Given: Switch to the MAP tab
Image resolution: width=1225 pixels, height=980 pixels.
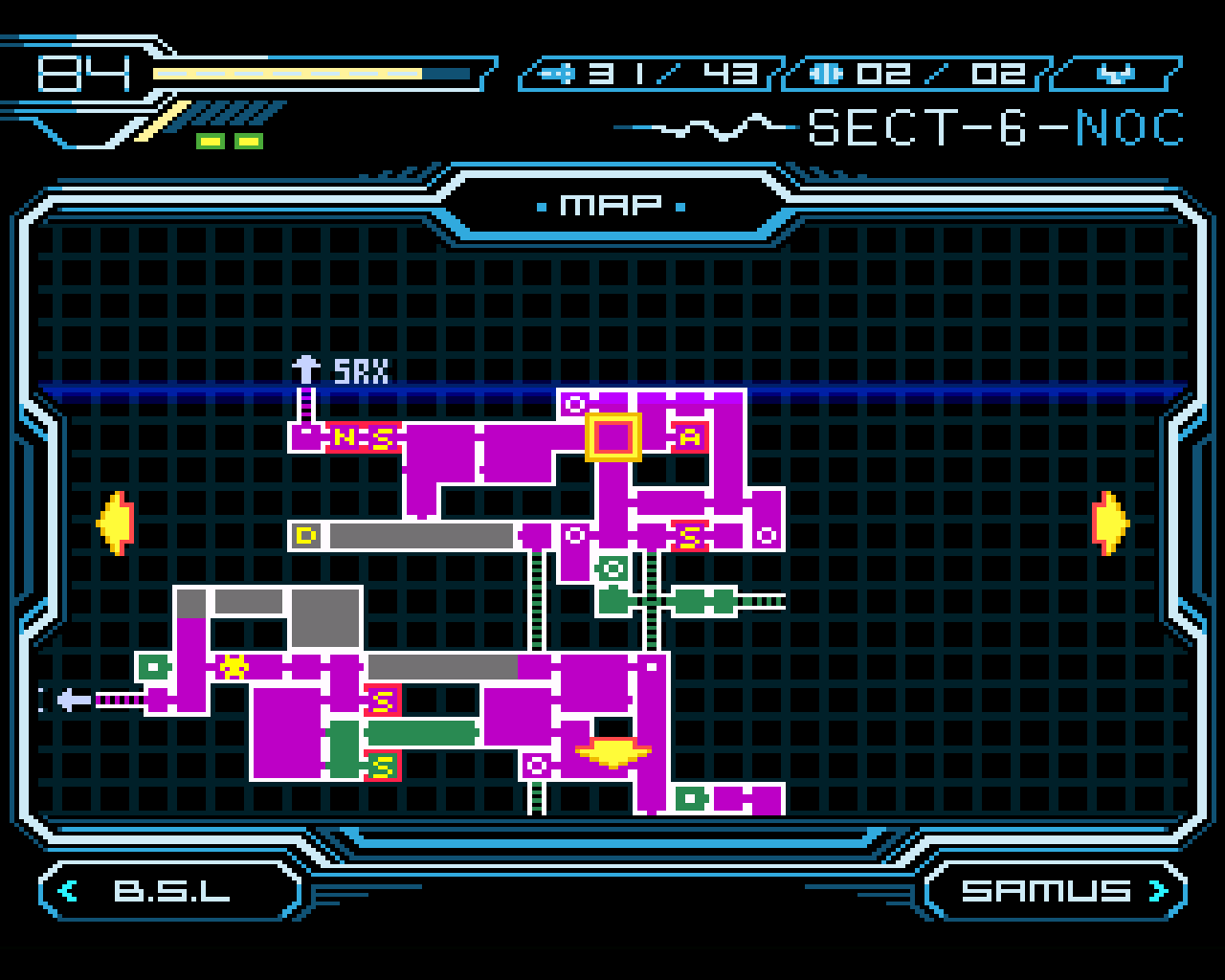Looking at the screenshot, I should pyautogui.click(x=611, y=203).
